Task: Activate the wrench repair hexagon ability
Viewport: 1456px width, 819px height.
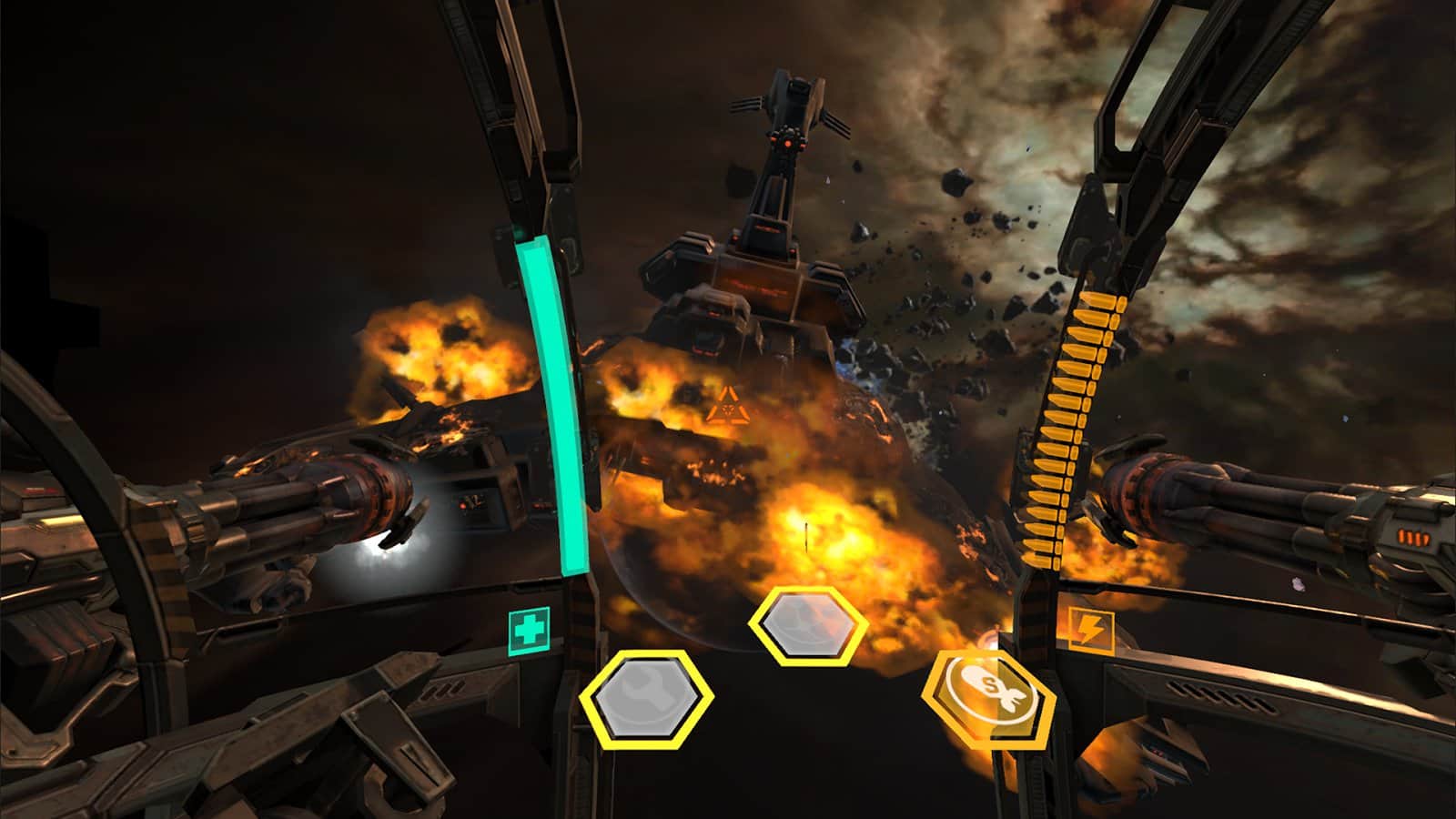Action: point(646,697)
